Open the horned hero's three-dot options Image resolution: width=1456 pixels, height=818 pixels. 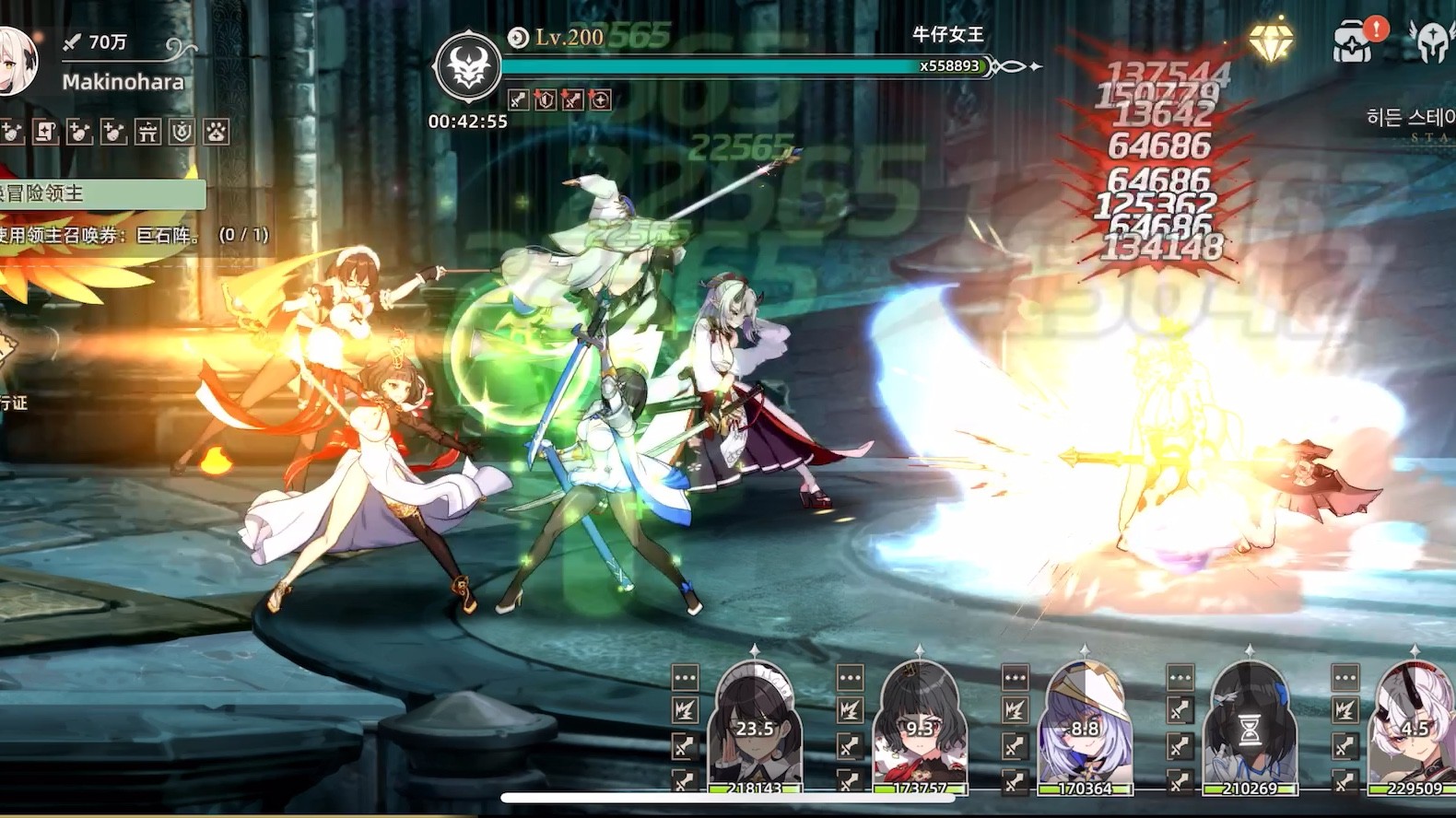pyautogui.click(x=1344, y=678)
